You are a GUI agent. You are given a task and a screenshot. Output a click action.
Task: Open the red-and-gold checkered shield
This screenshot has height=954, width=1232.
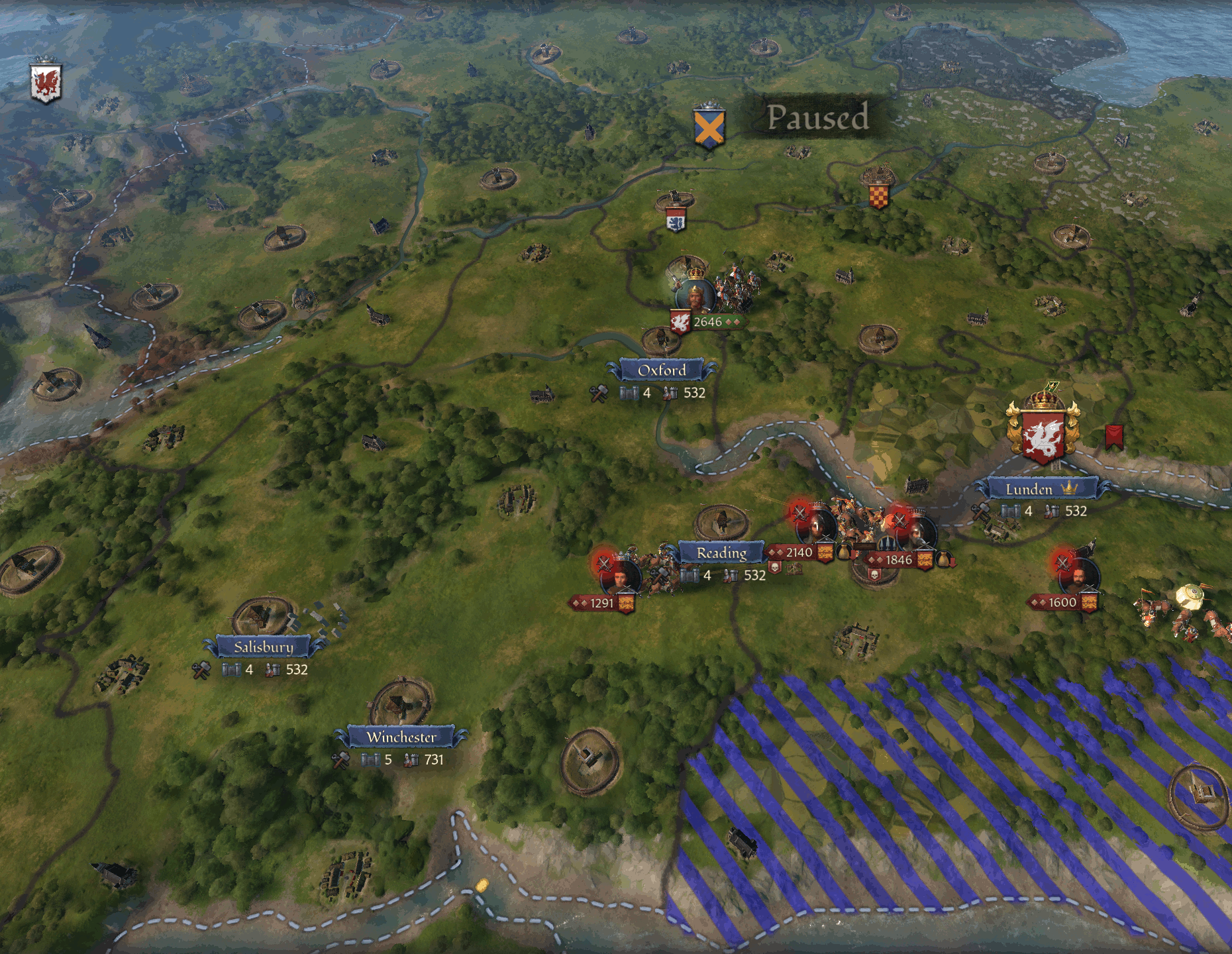[878, 195]
